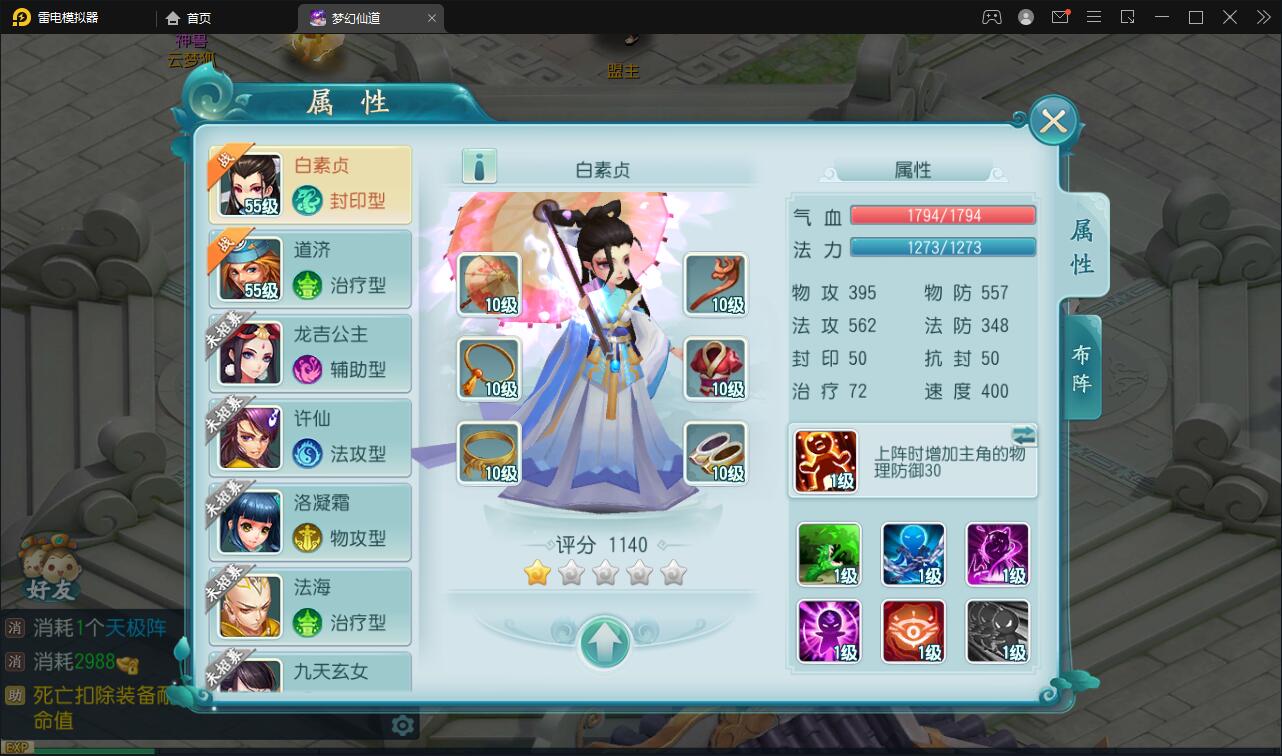Open the gear settings icon below the panel
Screen dimensions: 1282x756
[402, 724]
